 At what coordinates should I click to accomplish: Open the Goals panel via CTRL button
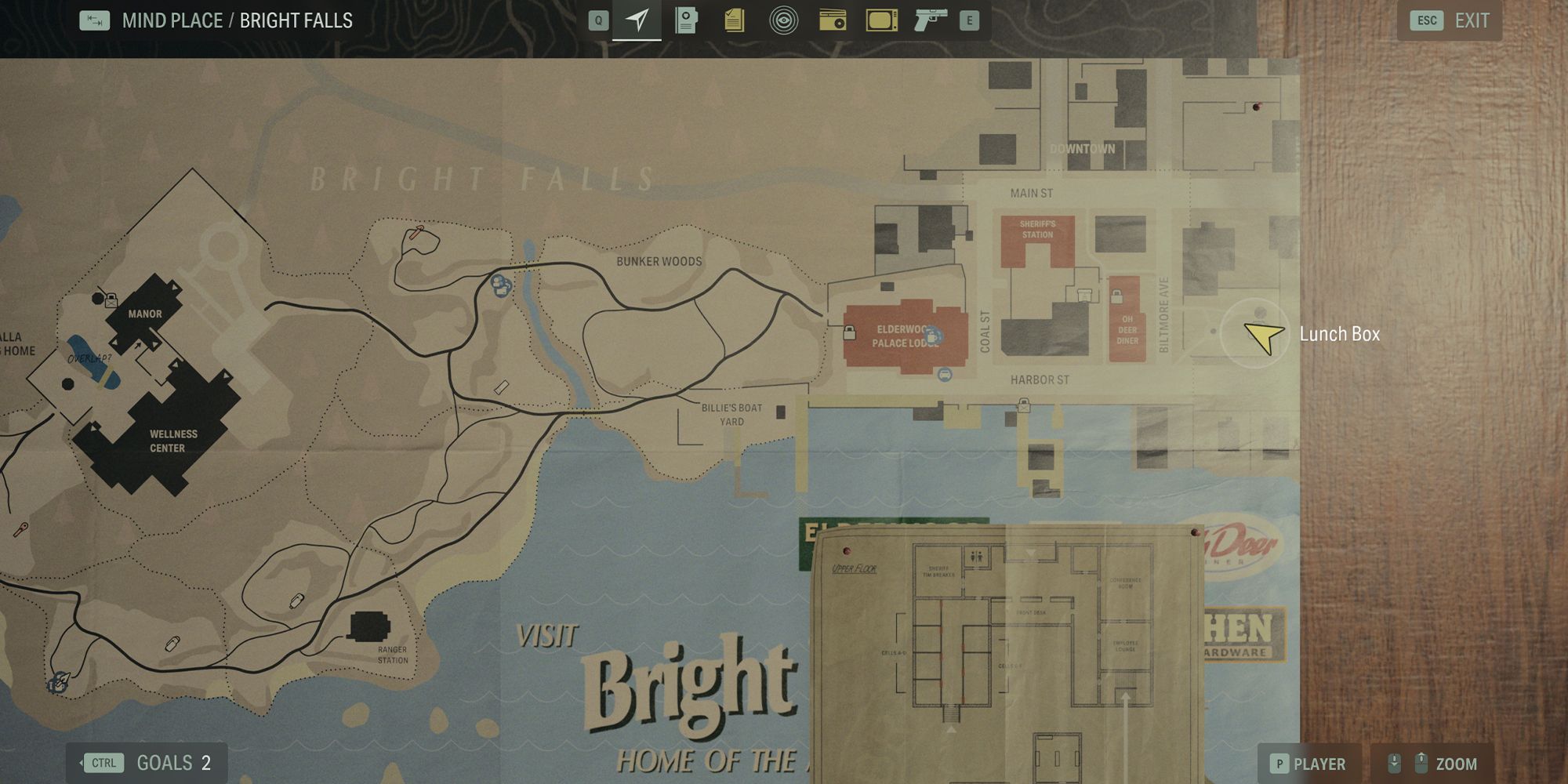point(104,762)
